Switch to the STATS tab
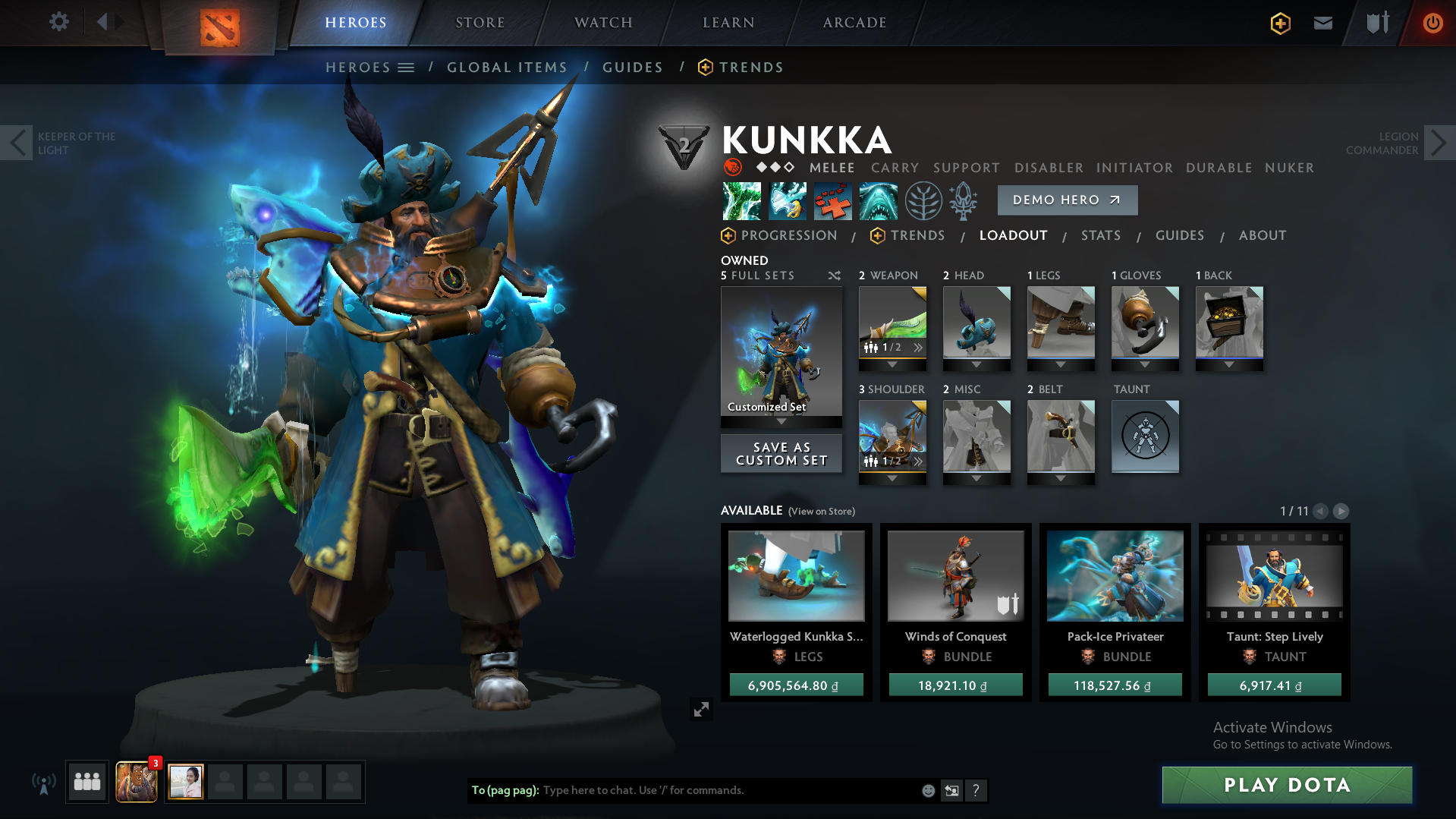Screen dimensions: 1456x819 pos(1101,235)
